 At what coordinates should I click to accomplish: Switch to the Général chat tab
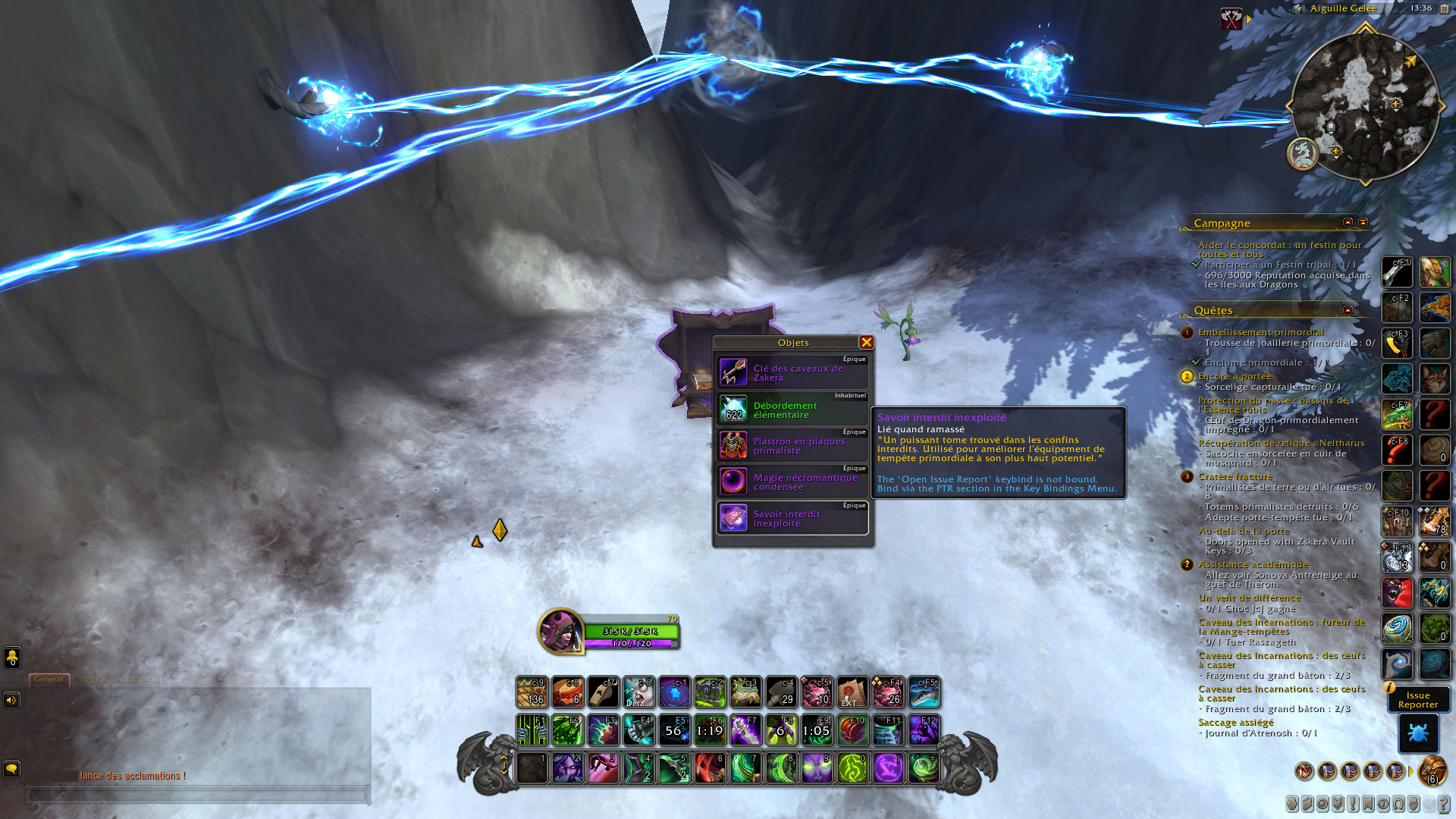click(x=49, y=679)
